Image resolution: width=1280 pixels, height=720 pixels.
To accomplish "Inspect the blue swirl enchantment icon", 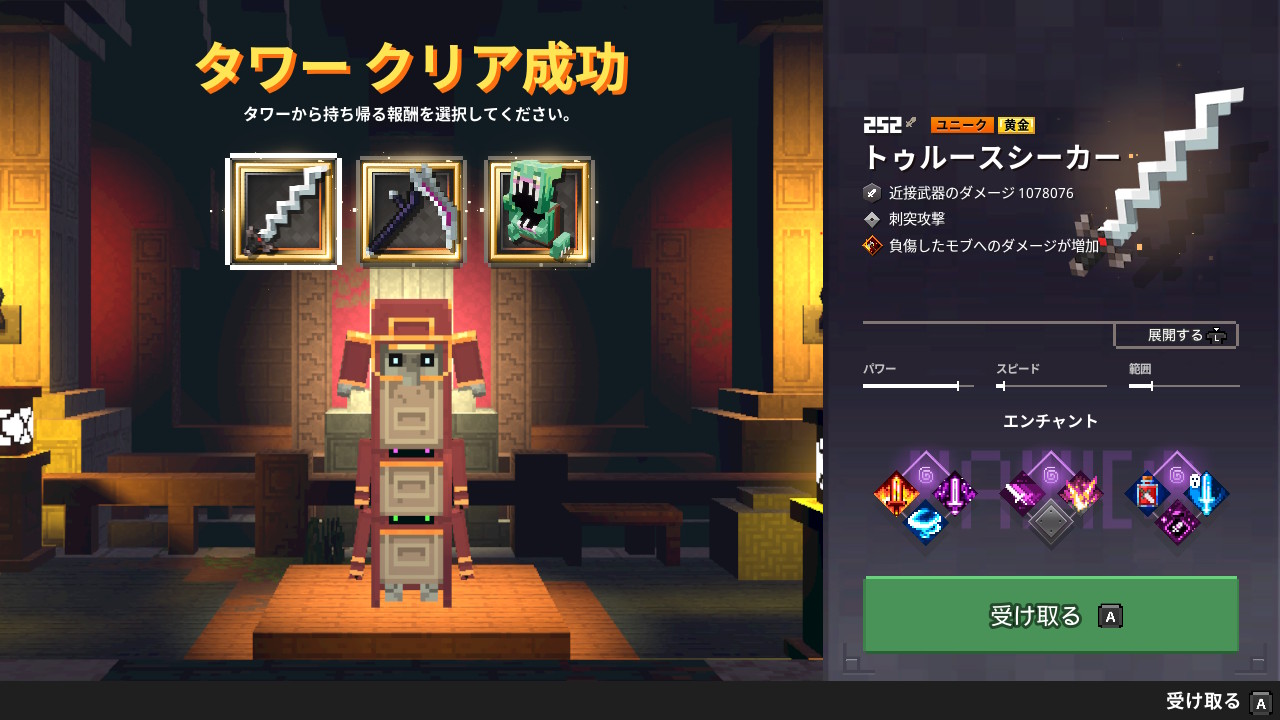I will (924, 522).
